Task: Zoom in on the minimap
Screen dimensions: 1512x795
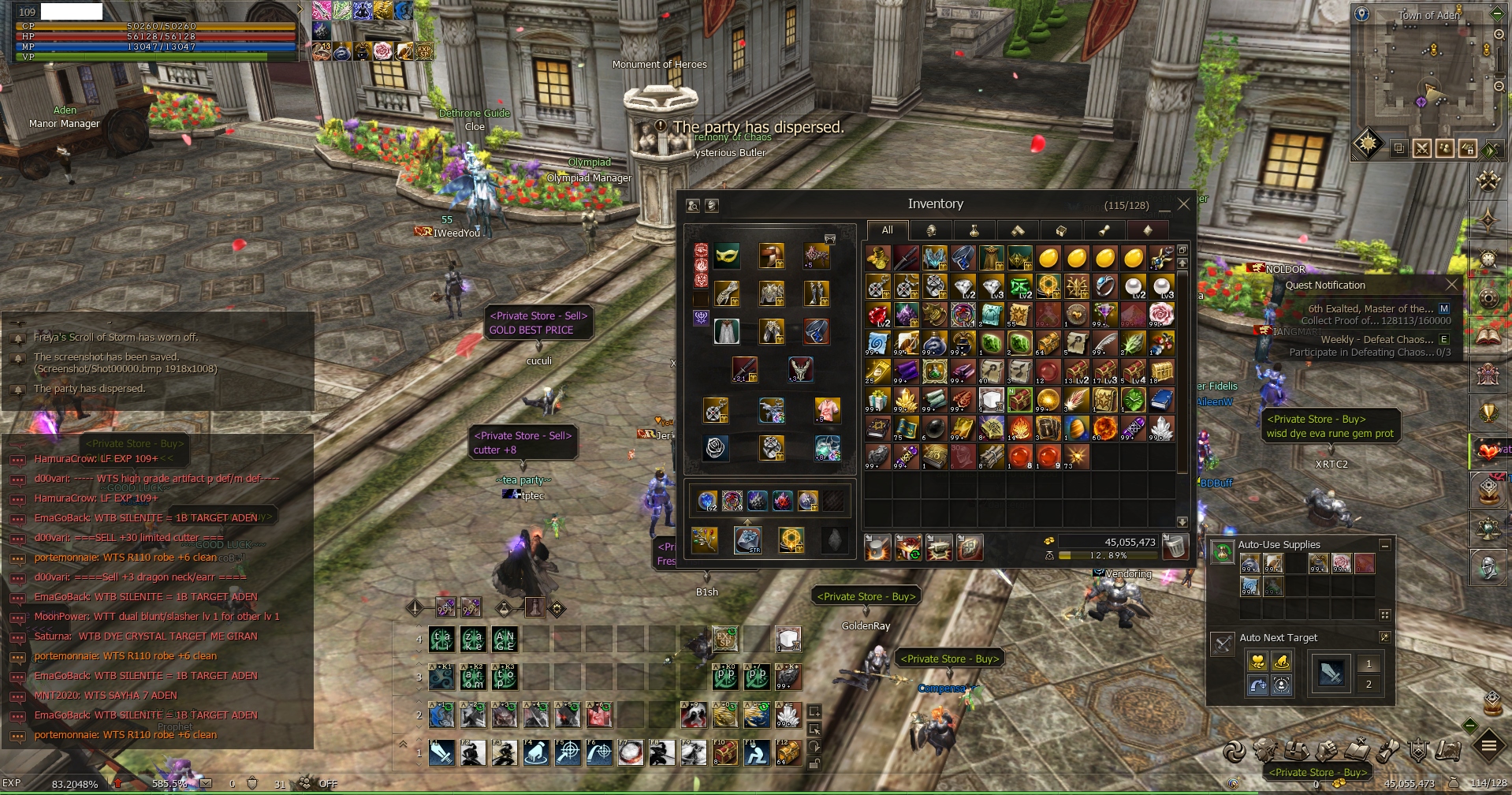Action: [x=1499, y=35]
